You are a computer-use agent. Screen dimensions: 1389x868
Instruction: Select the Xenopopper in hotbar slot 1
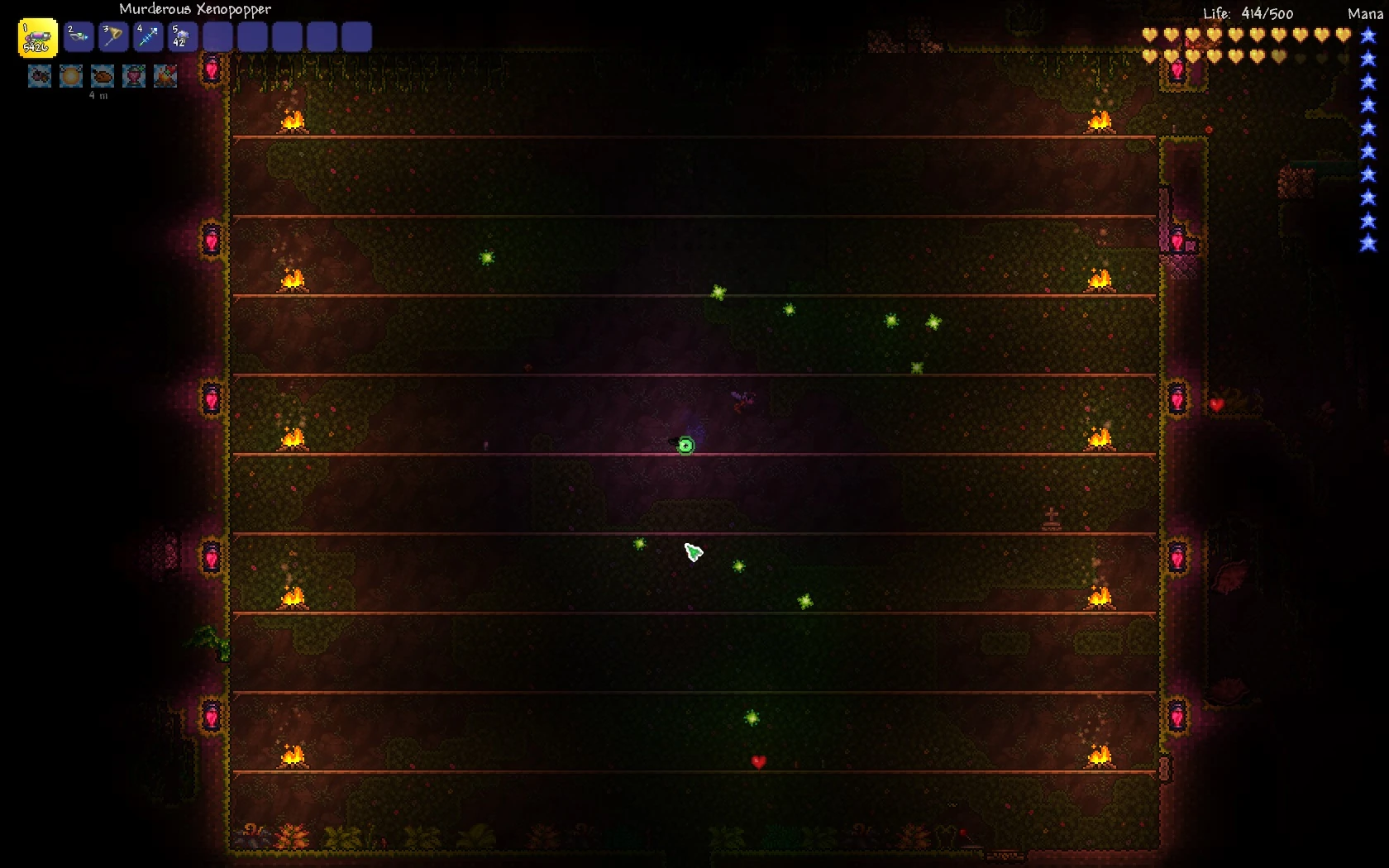pos(38,38)
